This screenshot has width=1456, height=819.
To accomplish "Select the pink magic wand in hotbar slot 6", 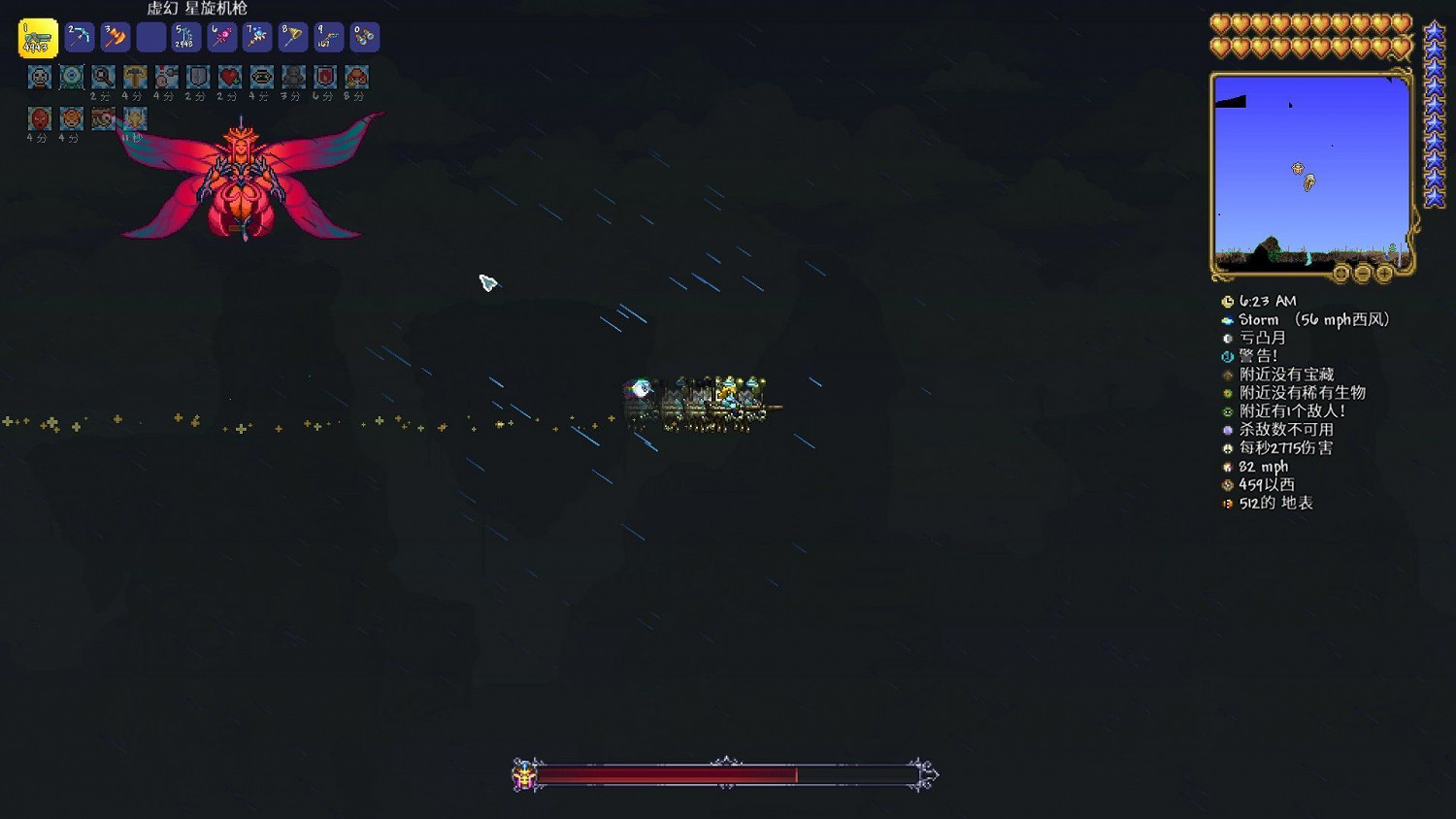I will pyautogui.click(x=221, y=37).
